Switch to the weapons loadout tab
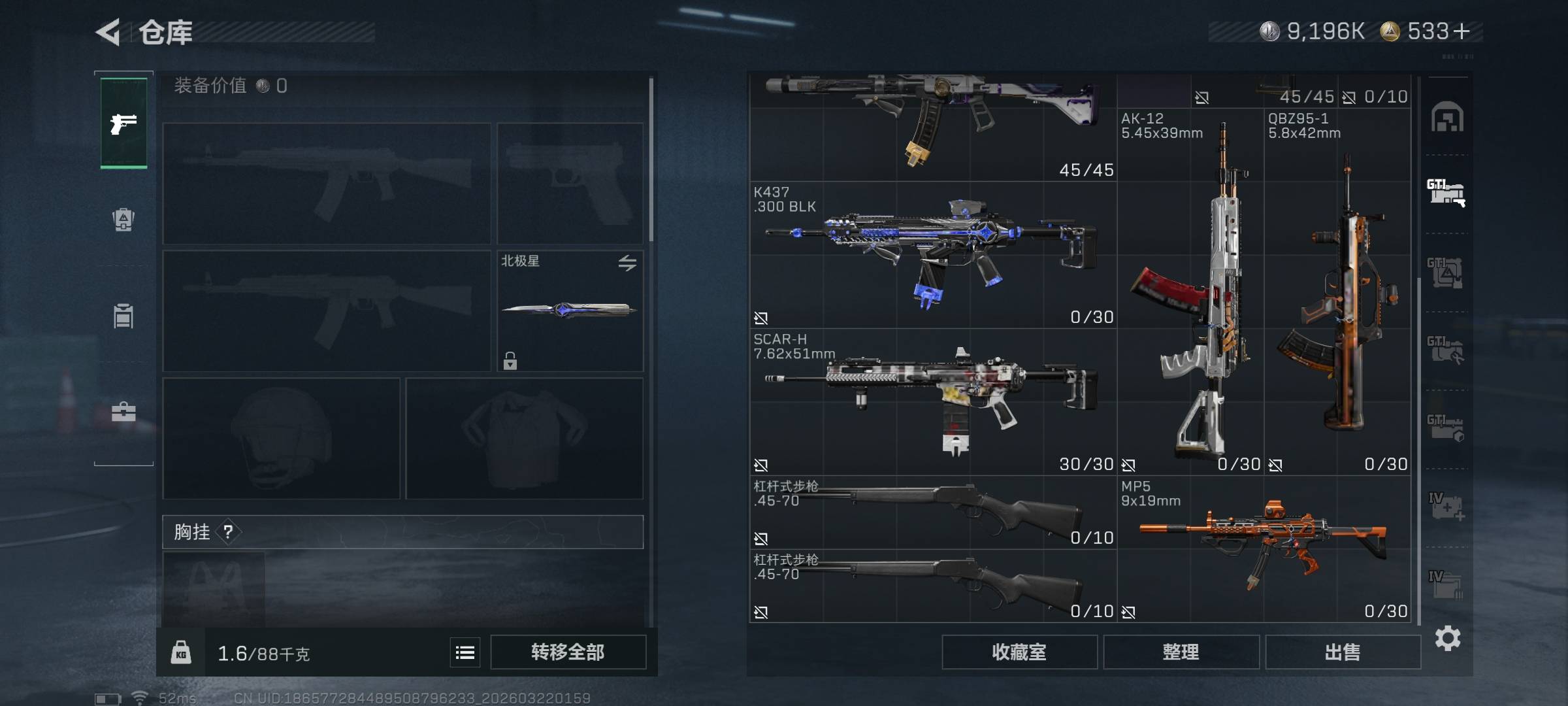 (123, 123)
